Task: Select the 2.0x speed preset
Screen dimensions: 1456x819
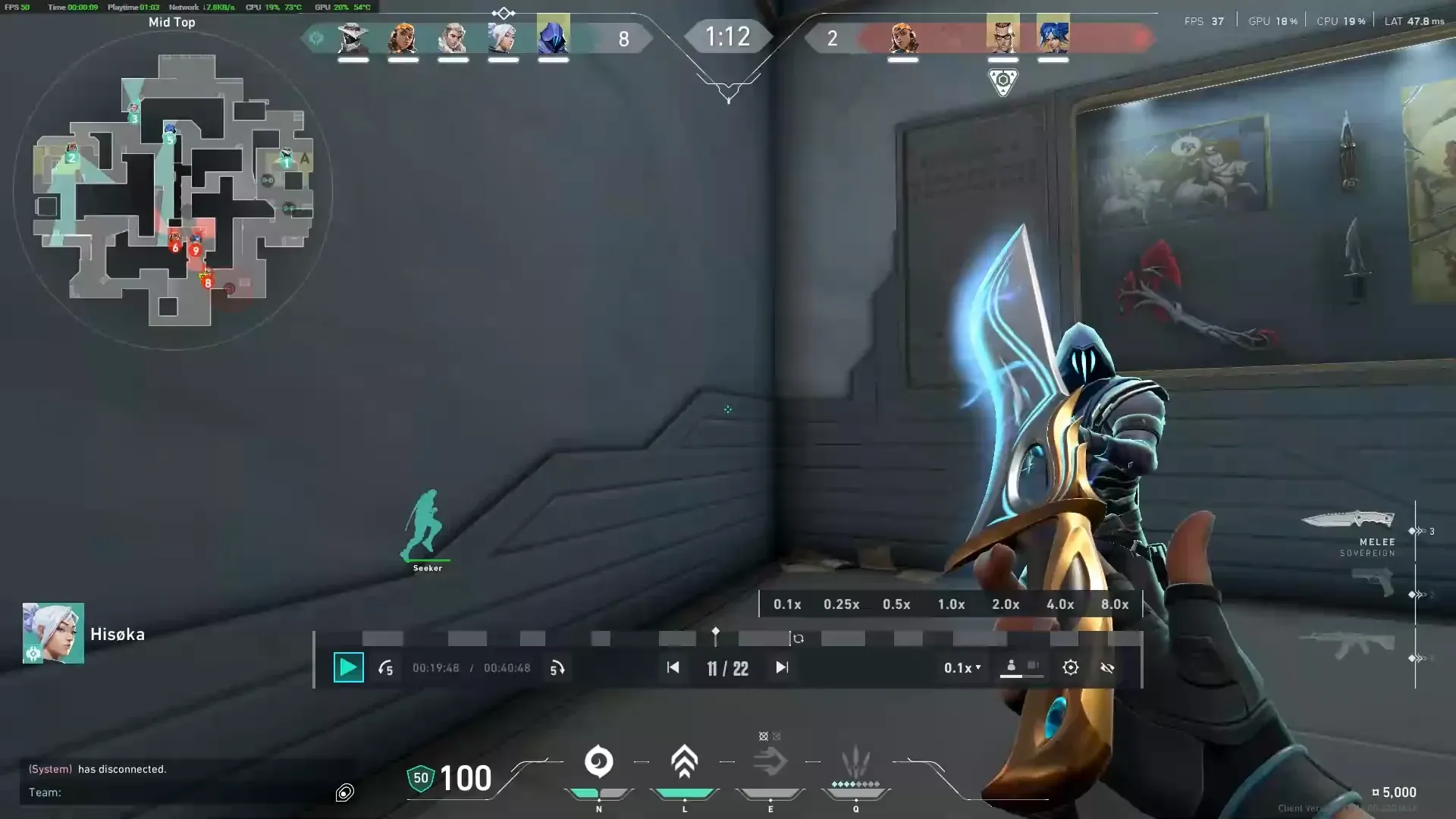Action: click(1006, 604)
